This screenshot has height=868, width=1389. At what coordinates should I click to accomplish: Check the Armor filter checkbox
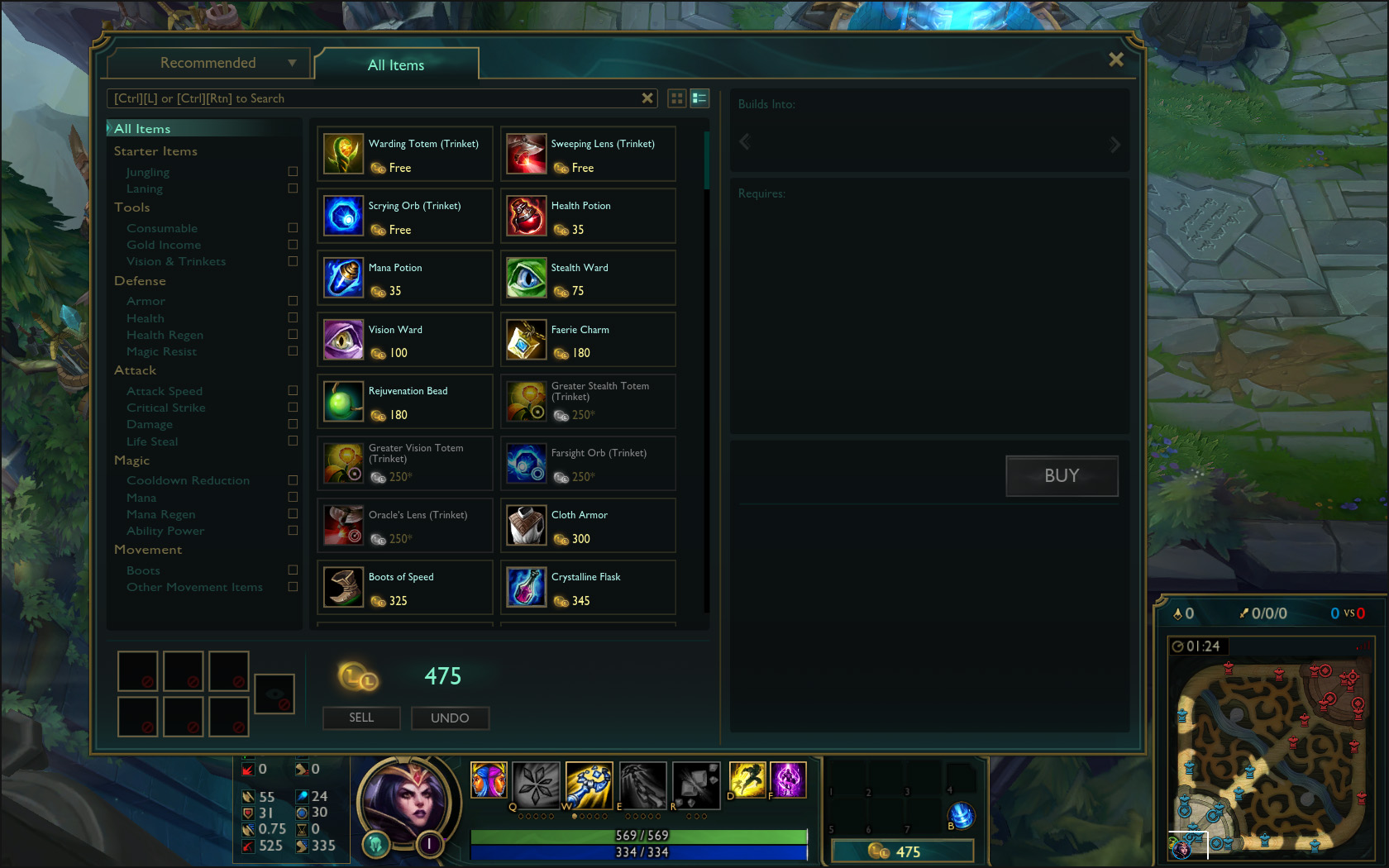tap(293, 301)
